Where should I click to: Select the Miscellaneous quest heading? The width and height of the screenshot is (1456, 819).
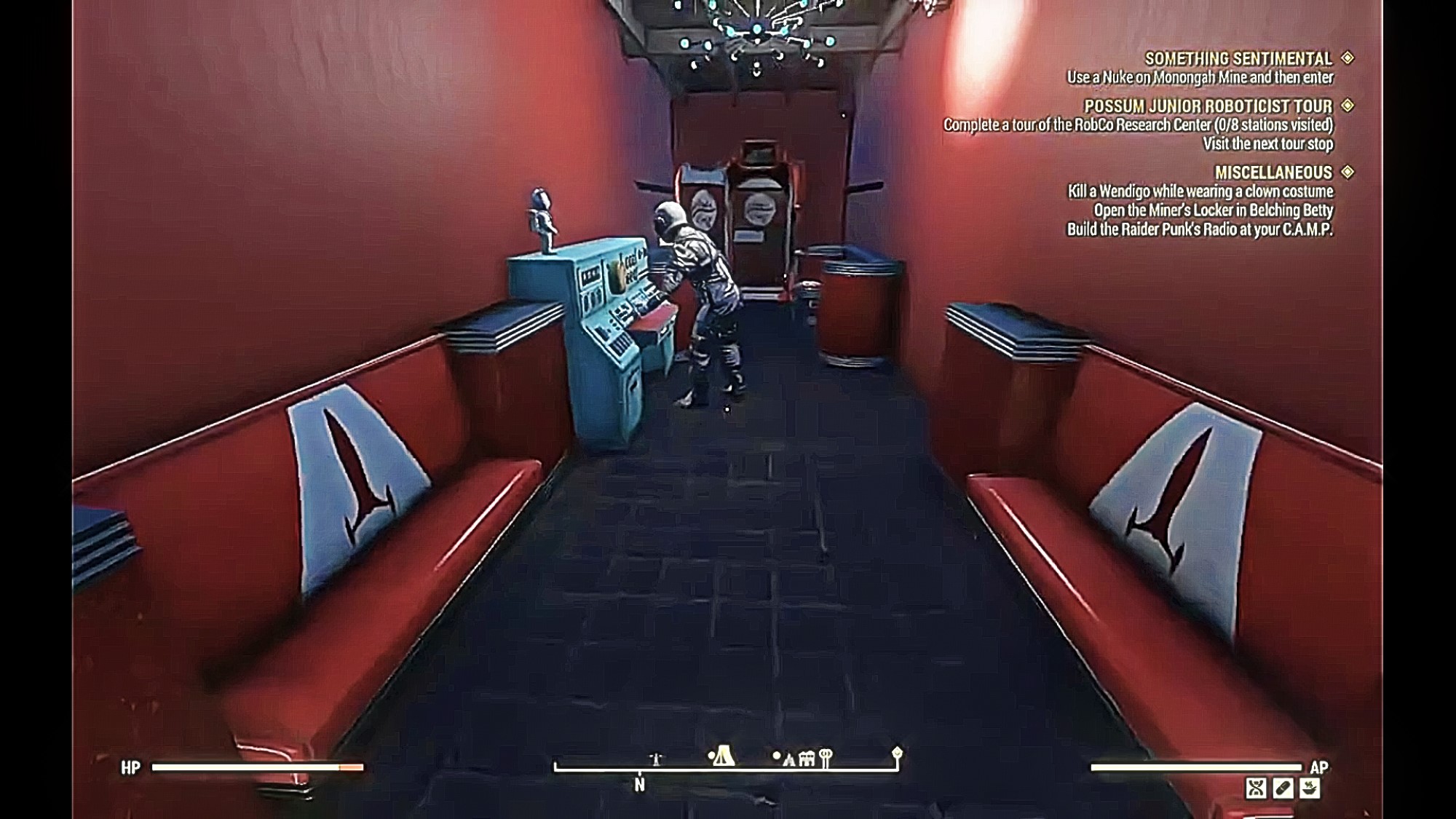coord(1273,173)
